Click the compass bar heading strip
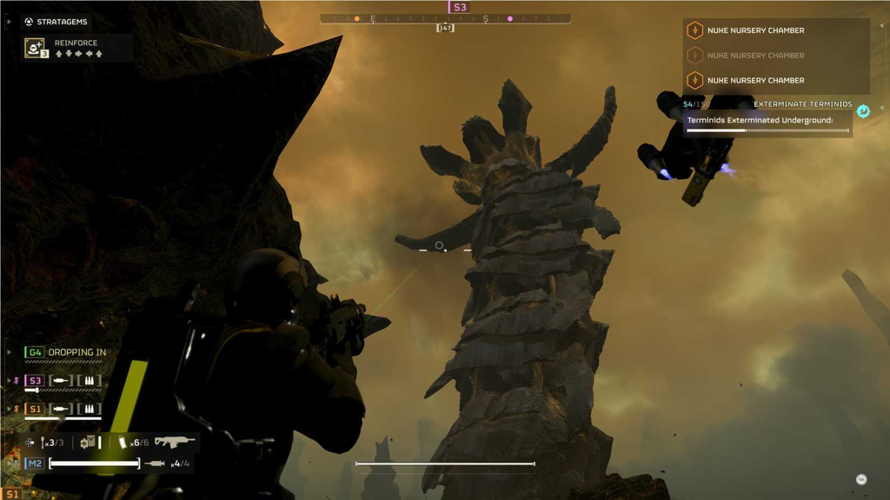890x500 pixels. [x=445, y=19]
